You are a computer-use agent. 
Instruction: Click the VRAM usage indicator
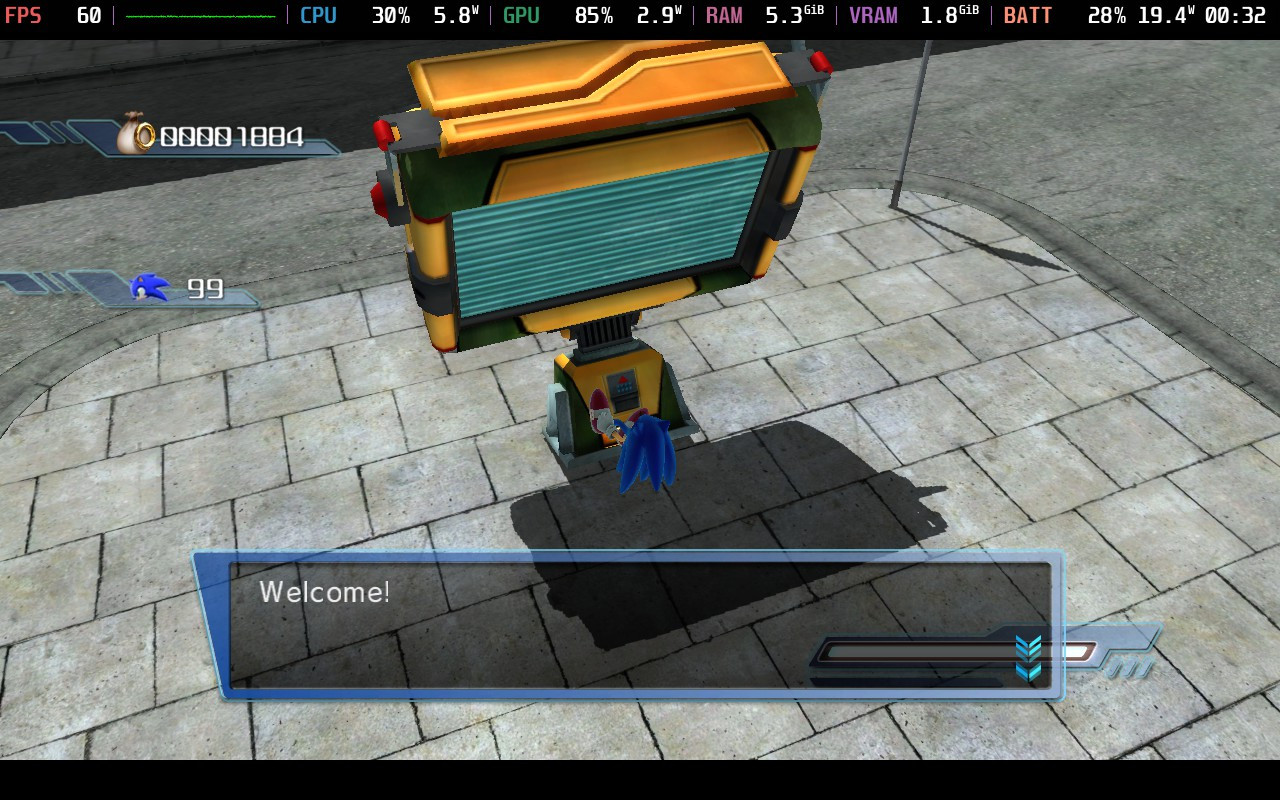pos(872,15)
